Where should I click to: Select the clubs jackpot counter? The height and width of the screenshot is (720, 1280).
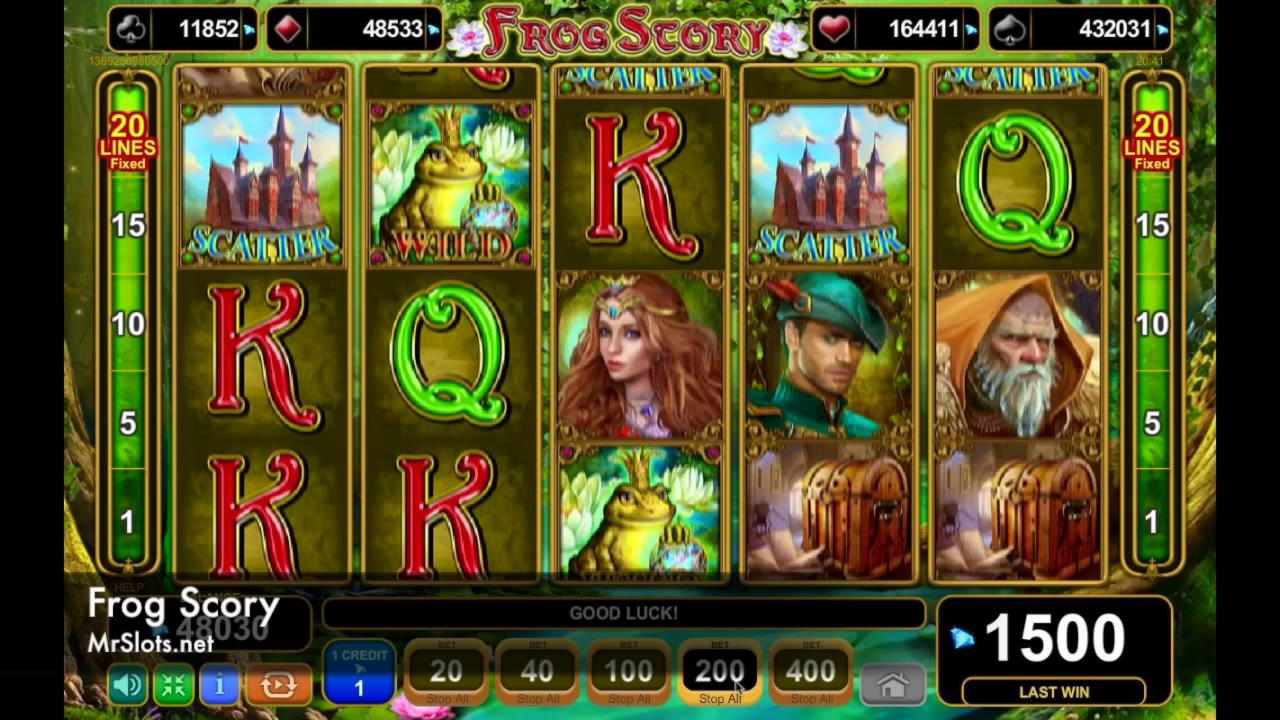(x=184, y=29)
